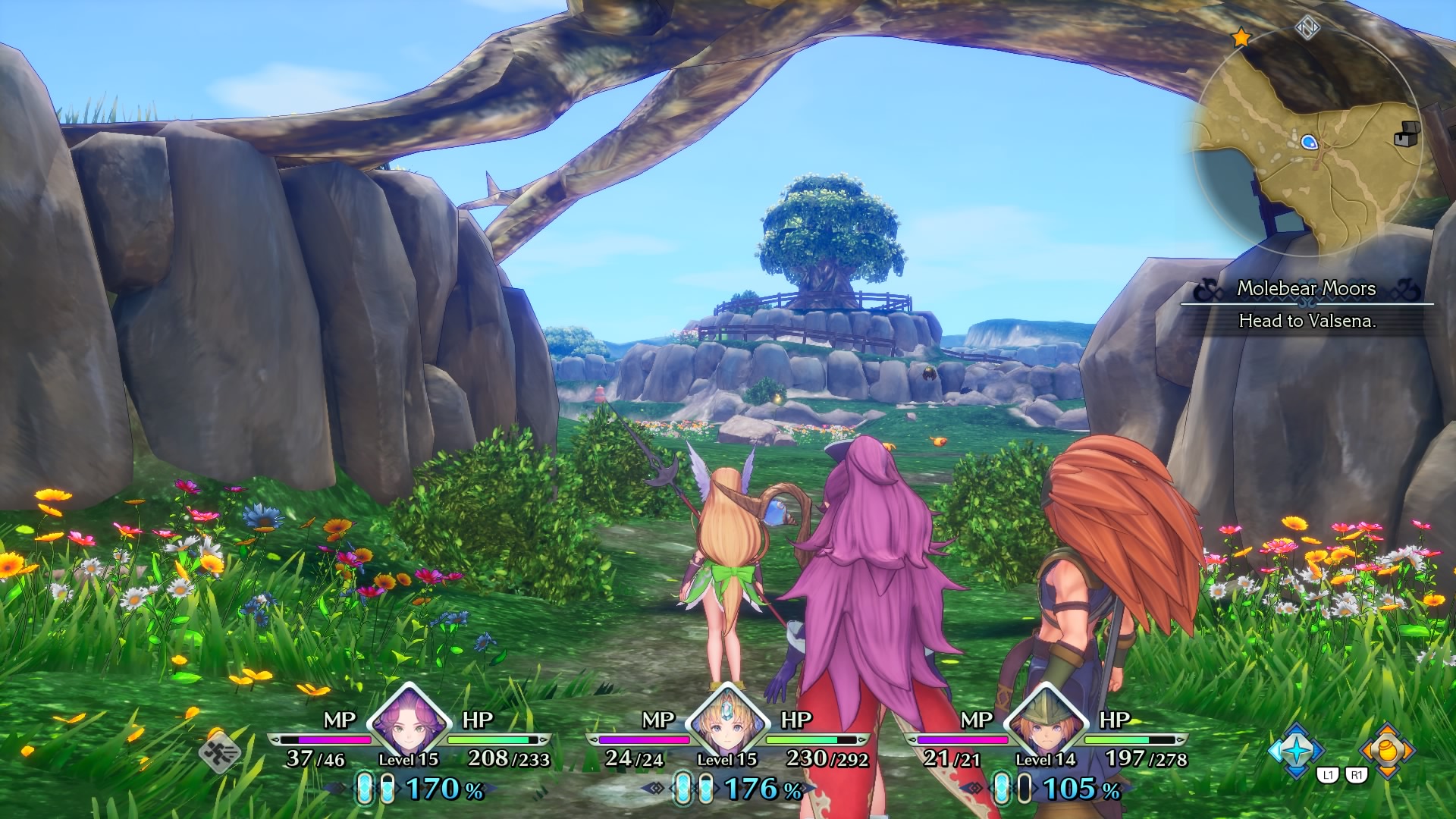Image resolution: width=1456 pixels, height=819 pixels.
Task: Select the treasure chest icon on the minimap
Action: [x=1407, y=134]
